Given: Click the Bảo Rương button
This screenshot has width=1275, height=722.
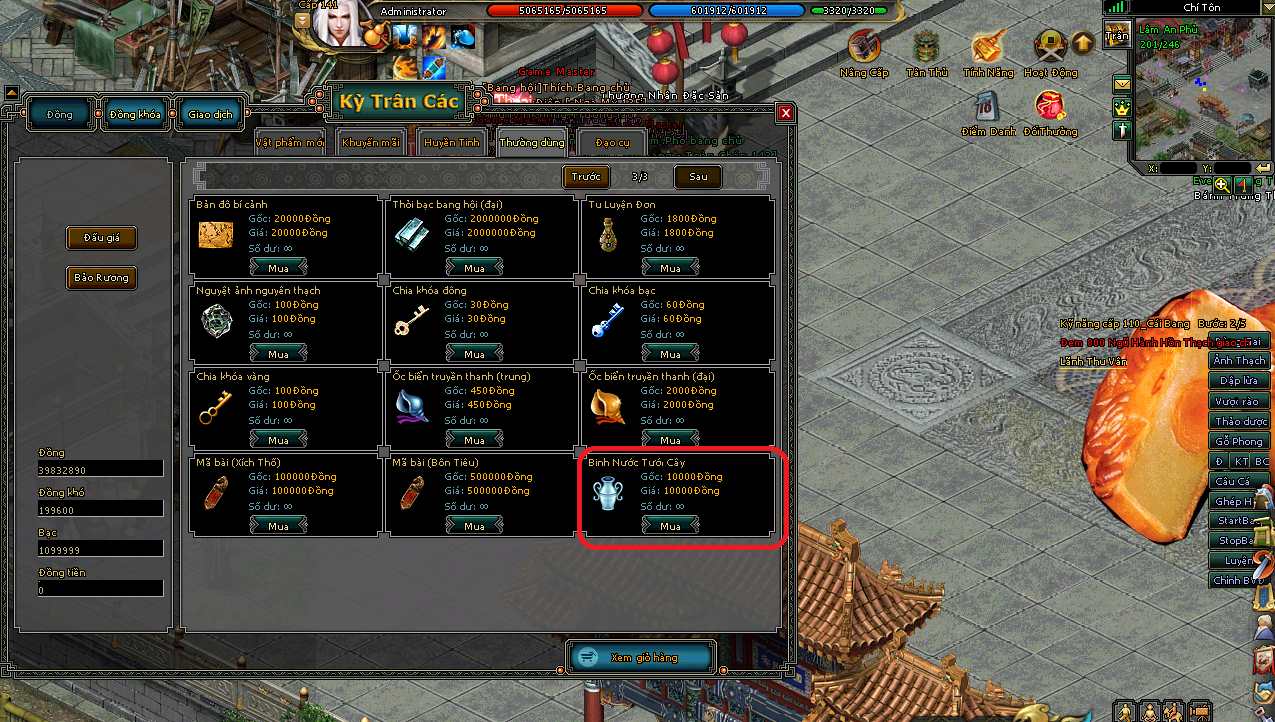Looking at the screenshot, I should point(101,277).
